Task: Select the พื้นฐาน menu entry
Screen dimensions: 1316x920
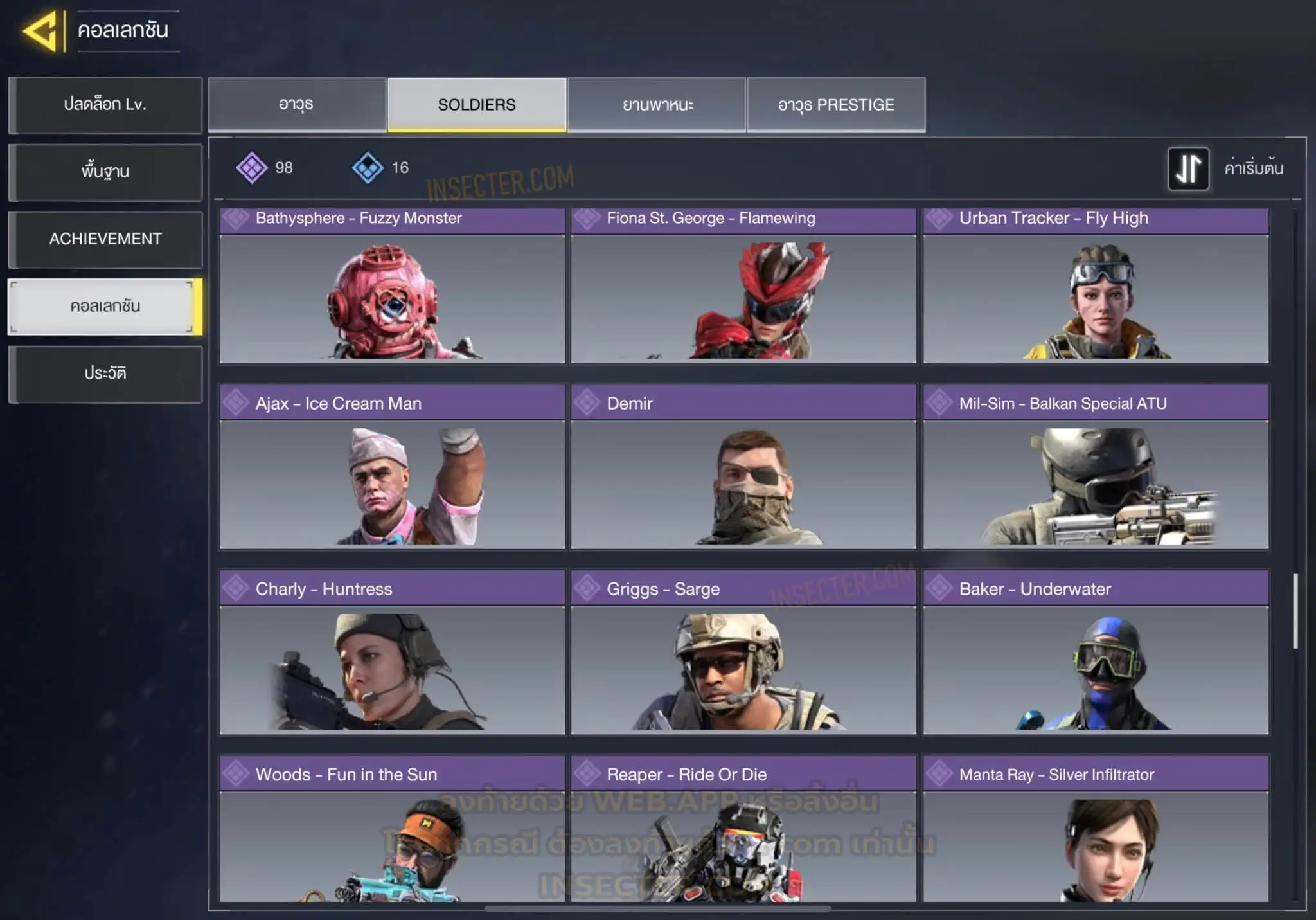Action: tap(105, 172)
